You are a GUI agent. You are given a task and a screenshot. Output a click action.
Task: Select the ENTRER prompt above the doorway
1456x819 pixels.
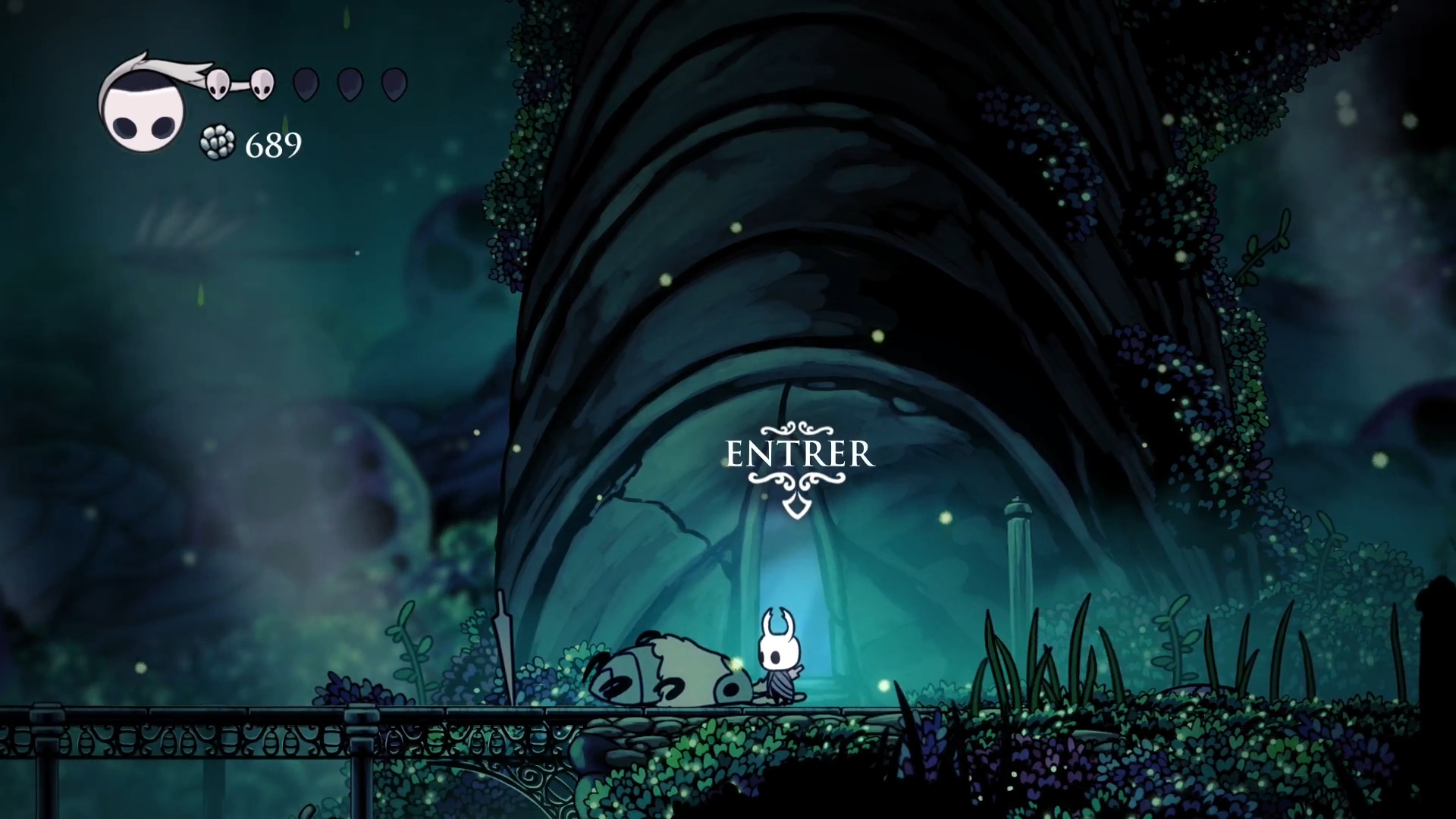coord(799,455)
